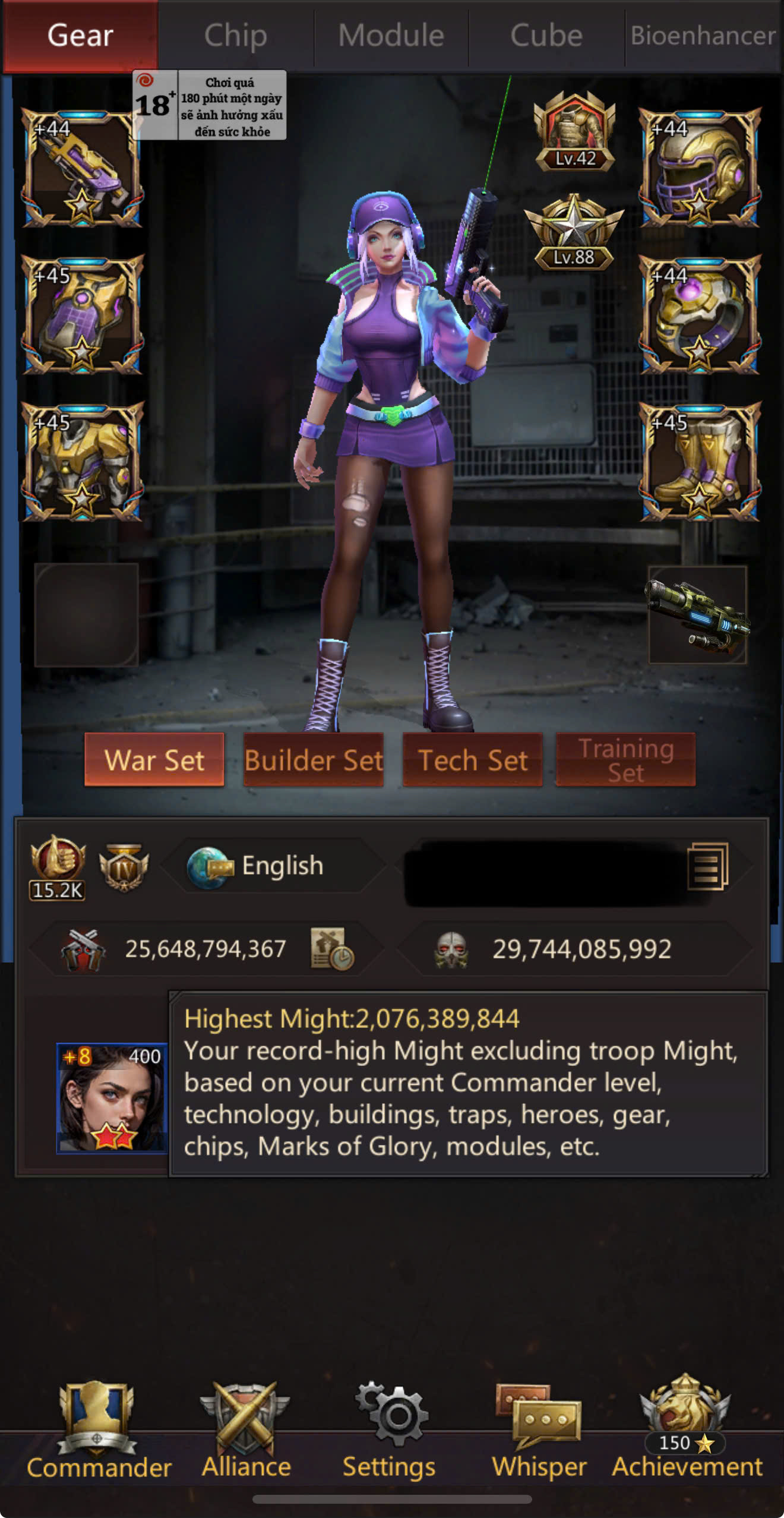The image size is (784, 1518).
Task: Open the gold helmet gear slot
Action: coord(700,168)
